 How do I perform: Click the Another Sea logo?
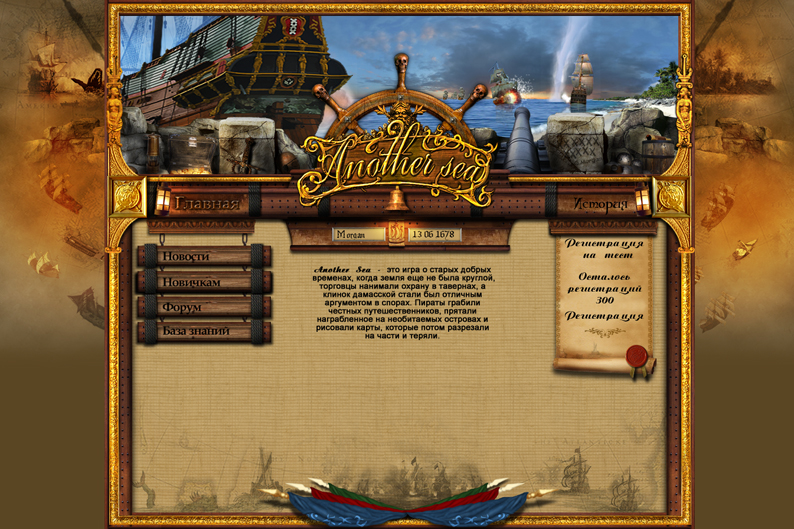[398, 158]
